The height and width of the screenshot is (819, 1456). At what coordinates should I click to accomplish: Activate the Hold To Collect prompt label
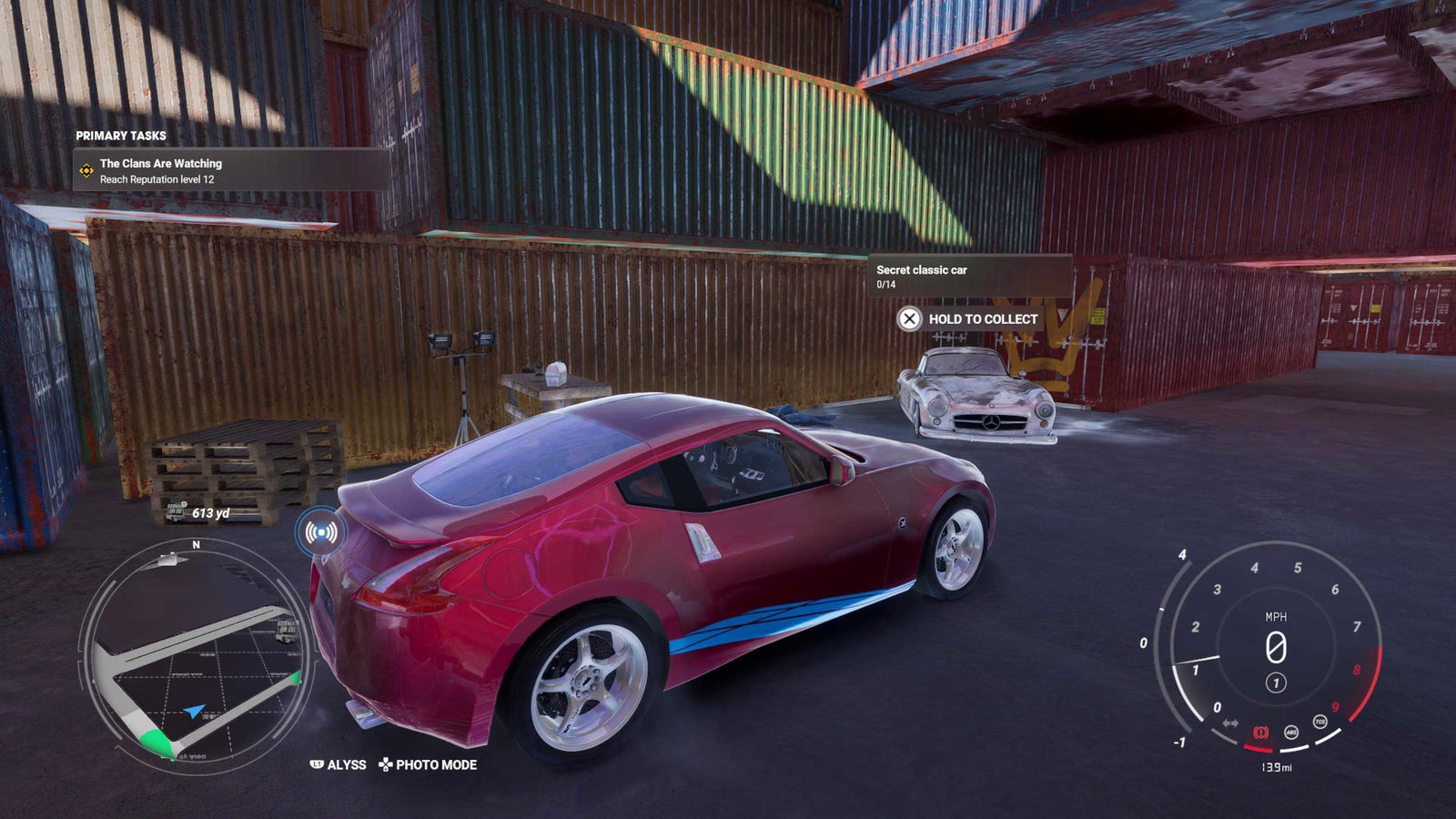983,319
